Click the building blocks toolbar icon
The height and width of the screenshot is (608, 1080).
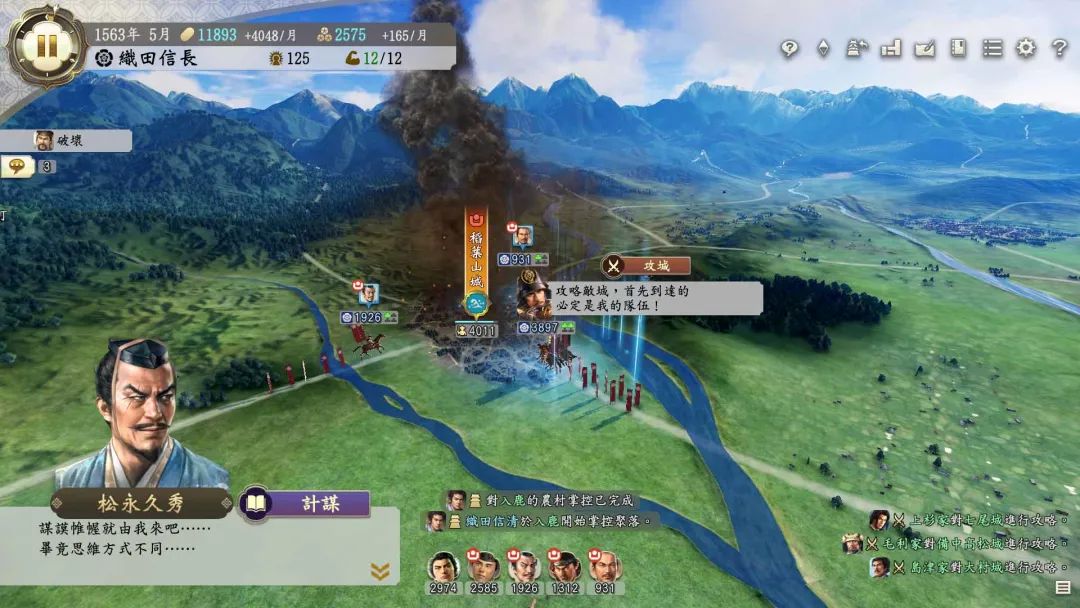(891, 48)
